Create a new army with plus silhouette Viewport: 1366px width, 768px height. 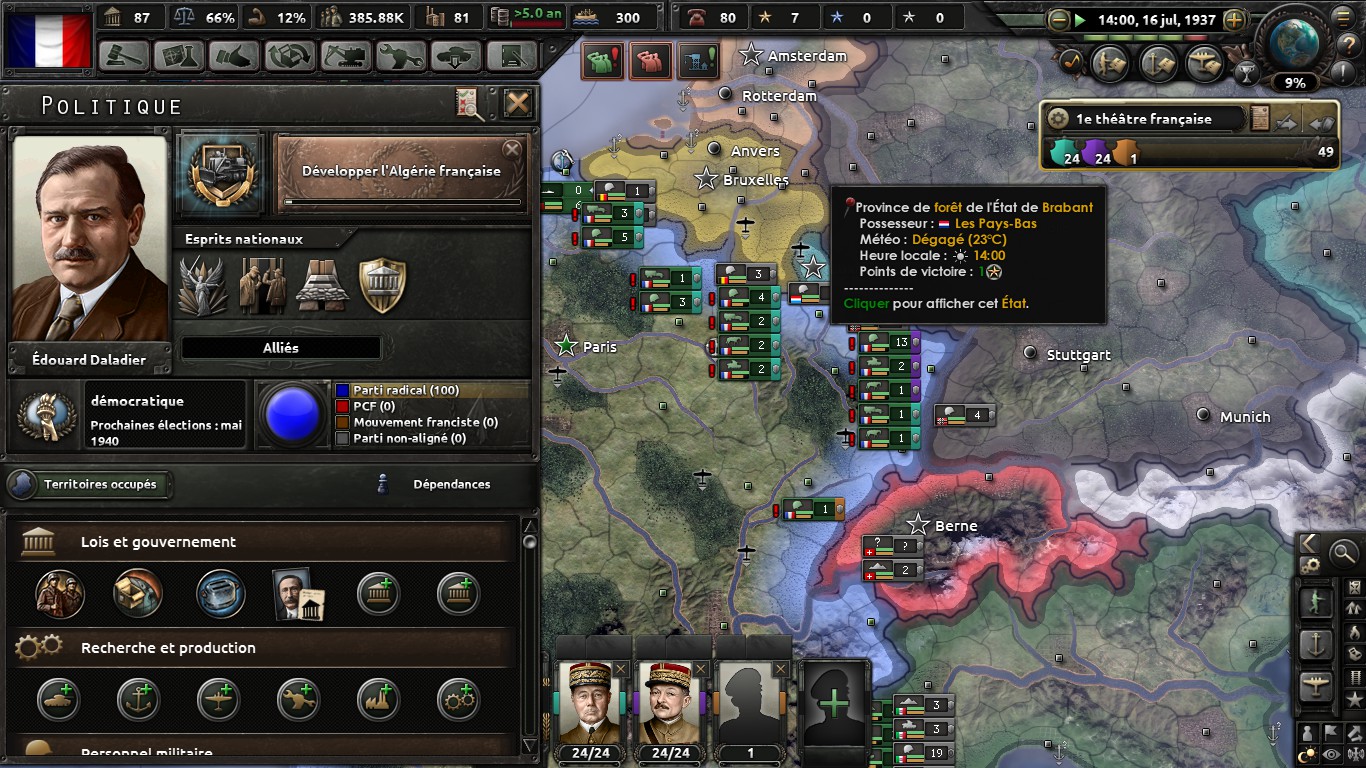(x=833, y=703)
